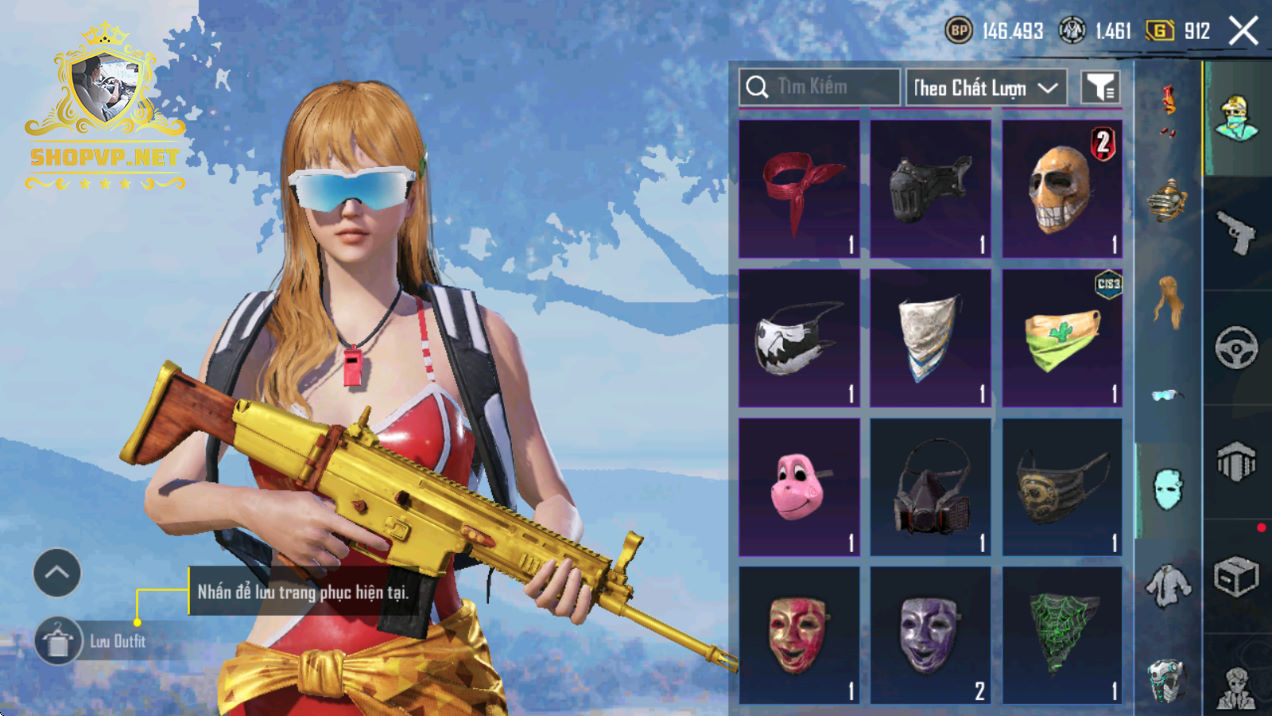Click the Tìm Kiếm search field
The height and width of the screenshot is (716, 1272).
[x=819, y=88]
